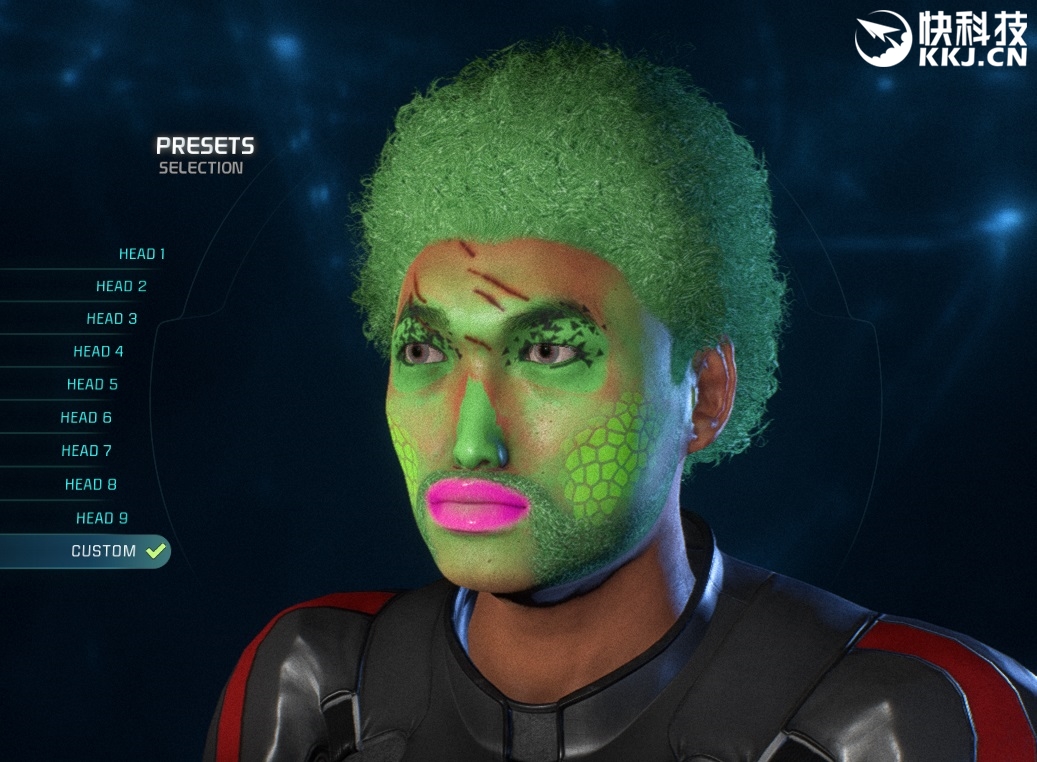
Task: Switch to preset Head 9
Action: point(102,518)
